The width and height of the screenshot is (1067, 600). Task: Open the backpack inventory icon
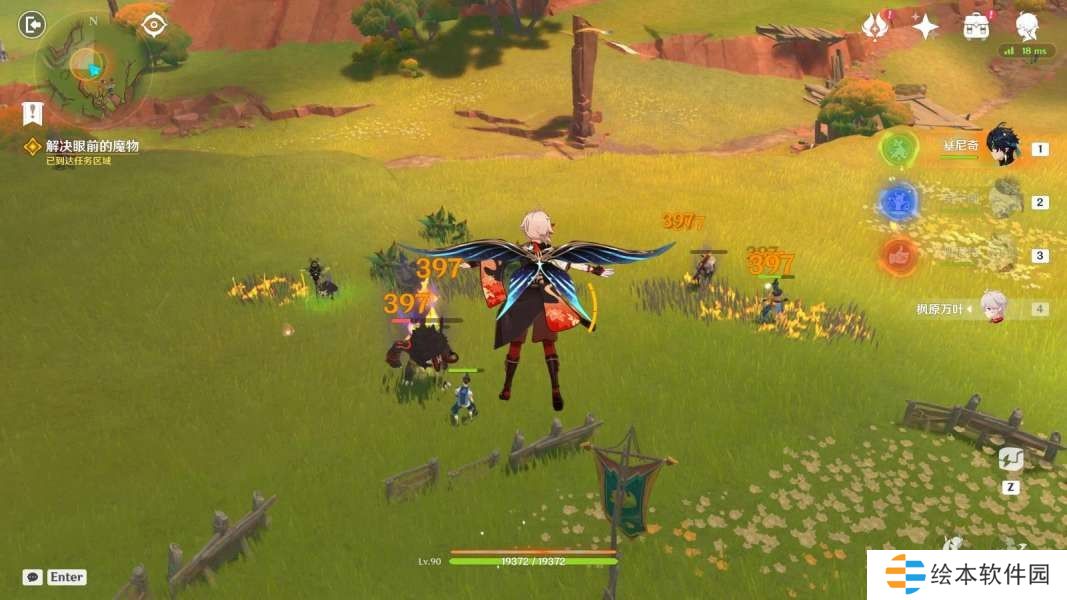click(977, 26)
